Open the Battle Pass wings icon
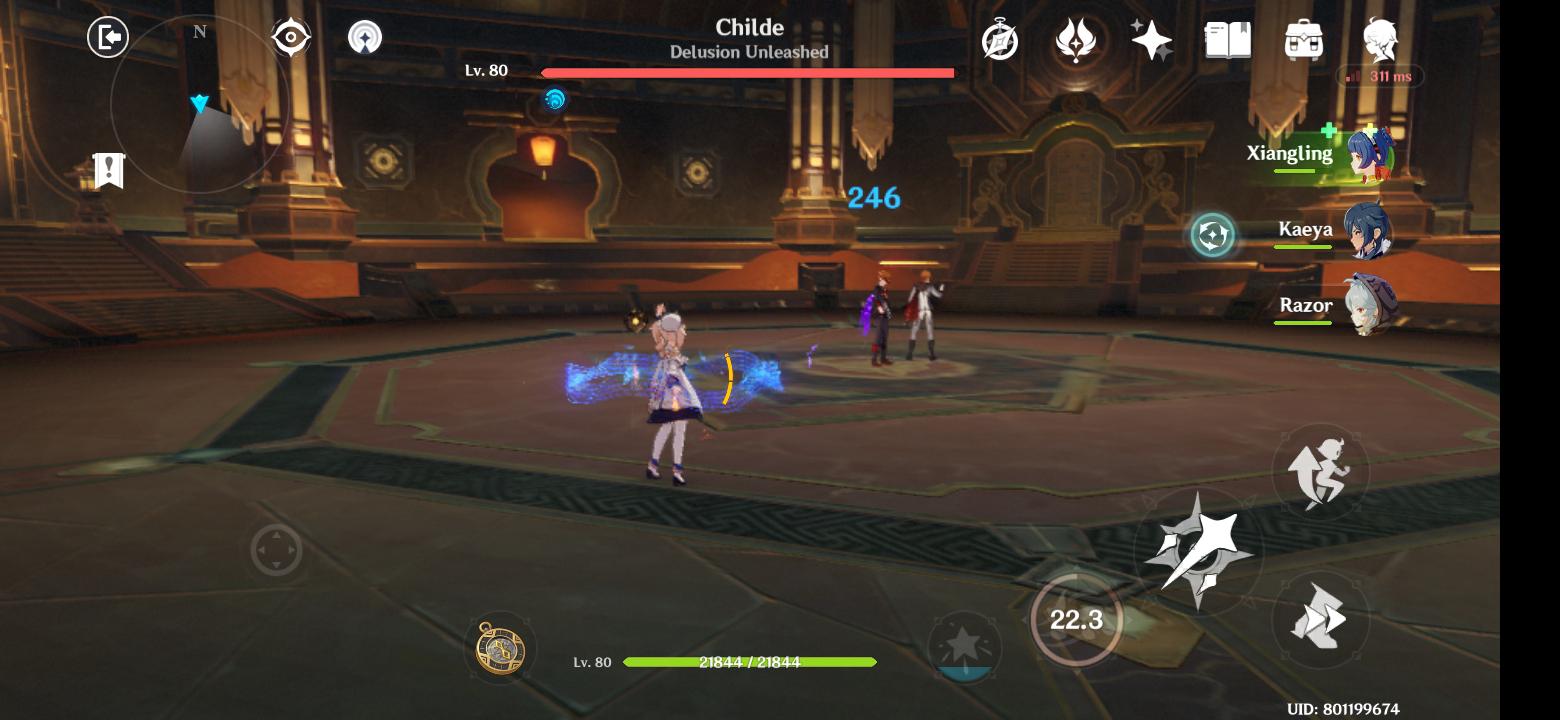The height and width of the screenshot is (720, 1560). pos(1076,41)
